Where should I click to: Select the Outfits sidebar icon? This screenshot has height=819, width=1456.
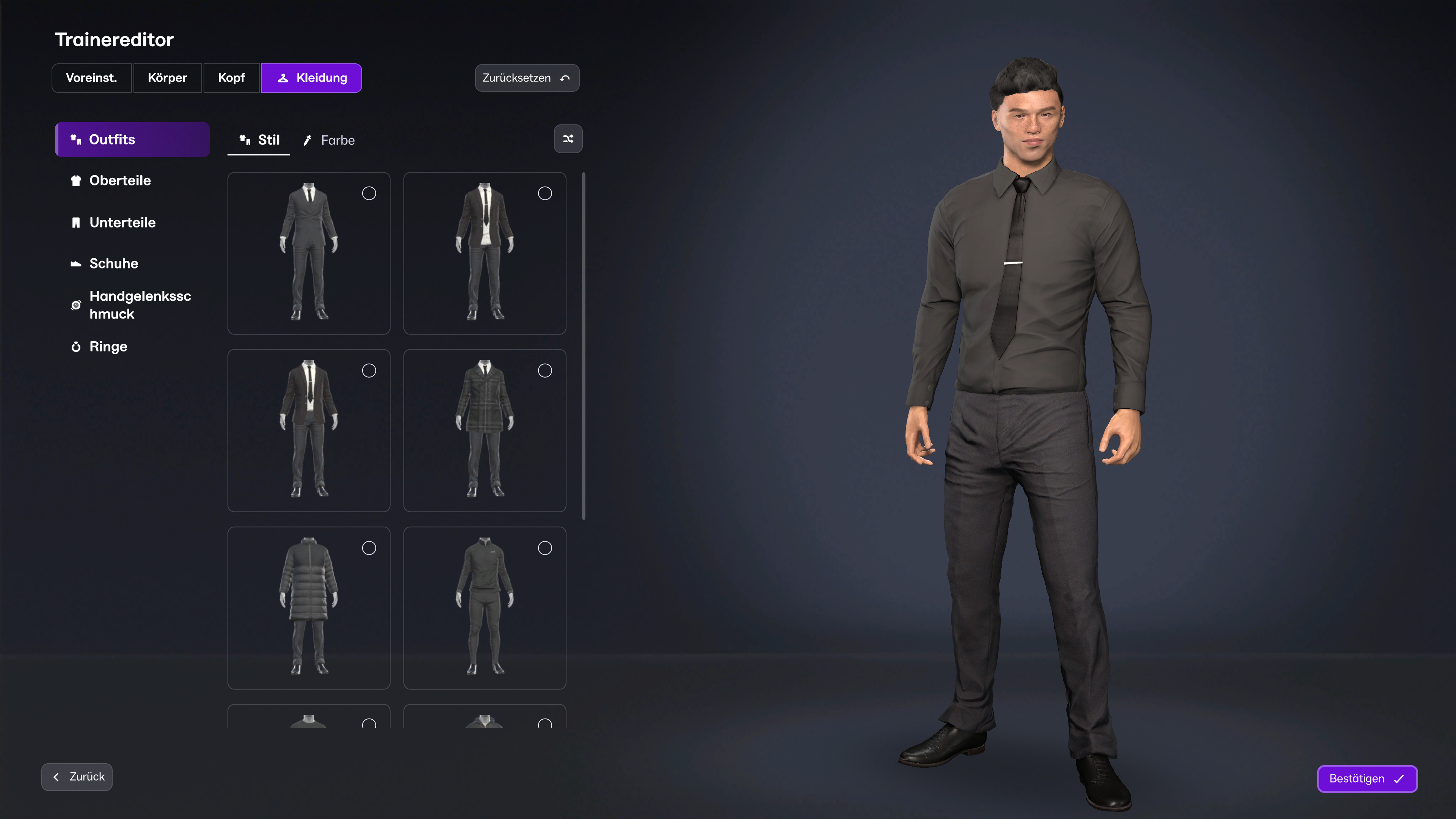[x=77, y=139]
